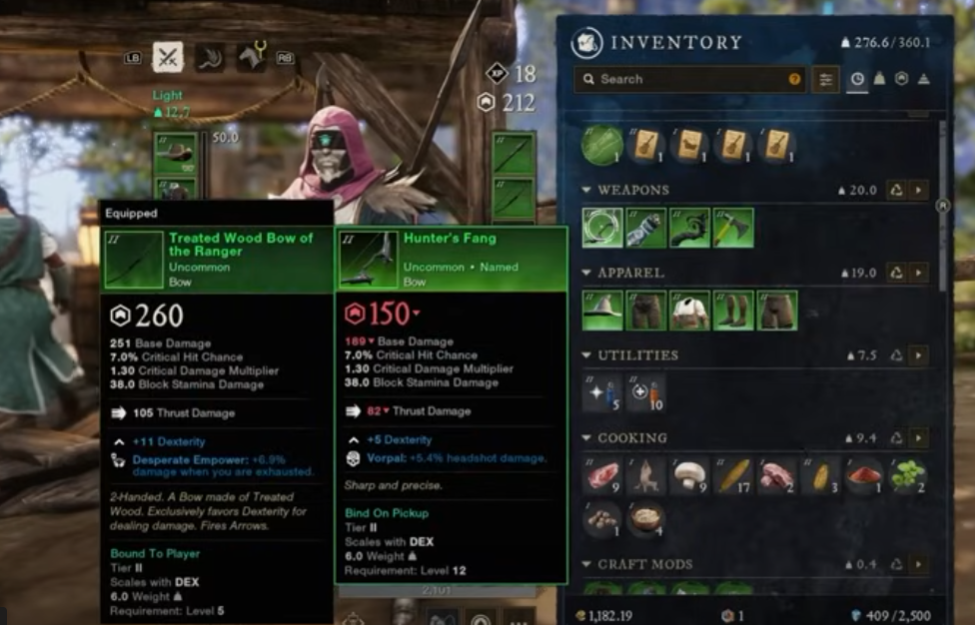Select the gauntlet weapon slot
975x625 pixels.
tap(647, 227)
